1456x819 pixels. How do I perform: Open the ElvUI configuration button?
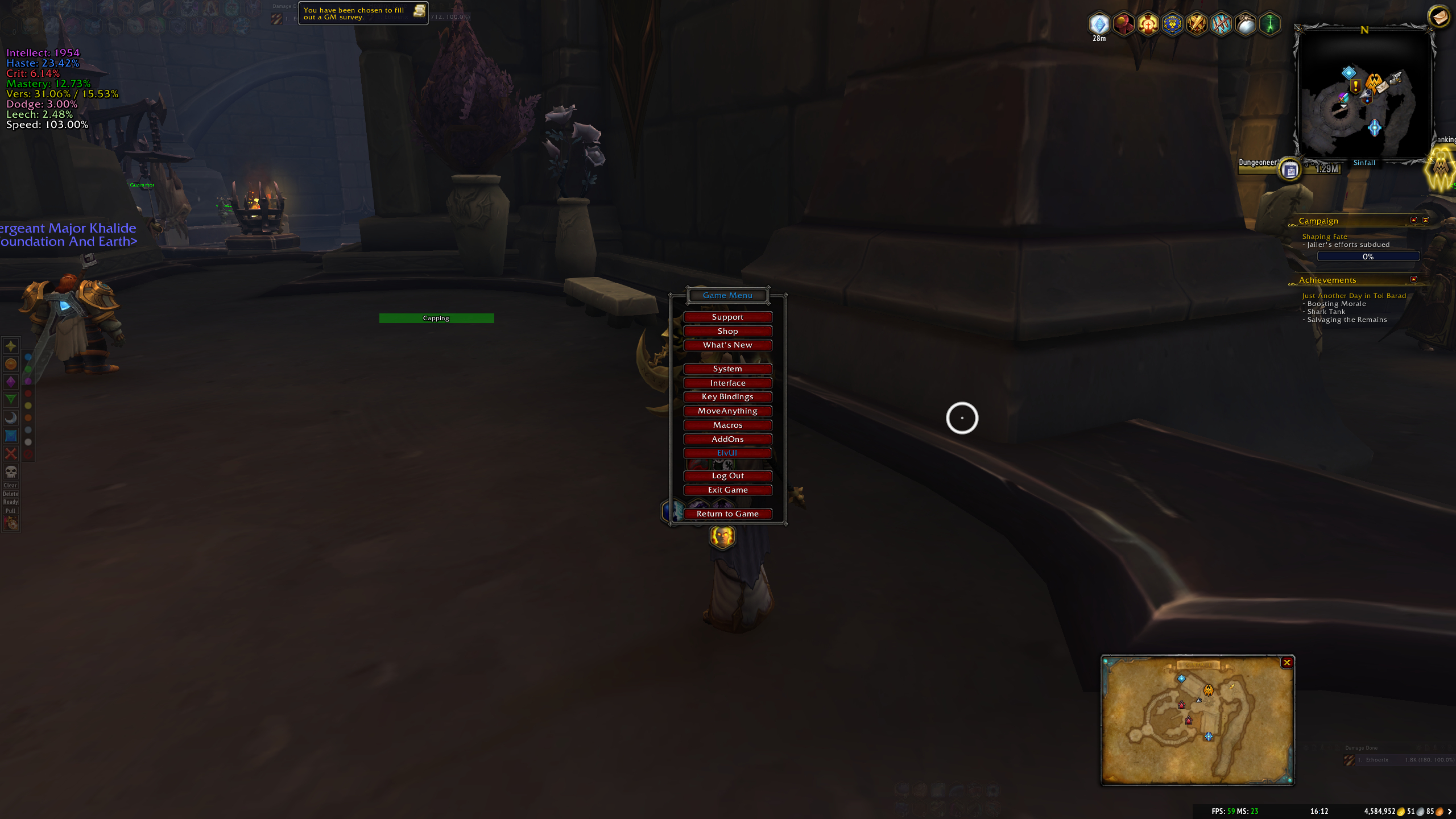click(728, 453)
